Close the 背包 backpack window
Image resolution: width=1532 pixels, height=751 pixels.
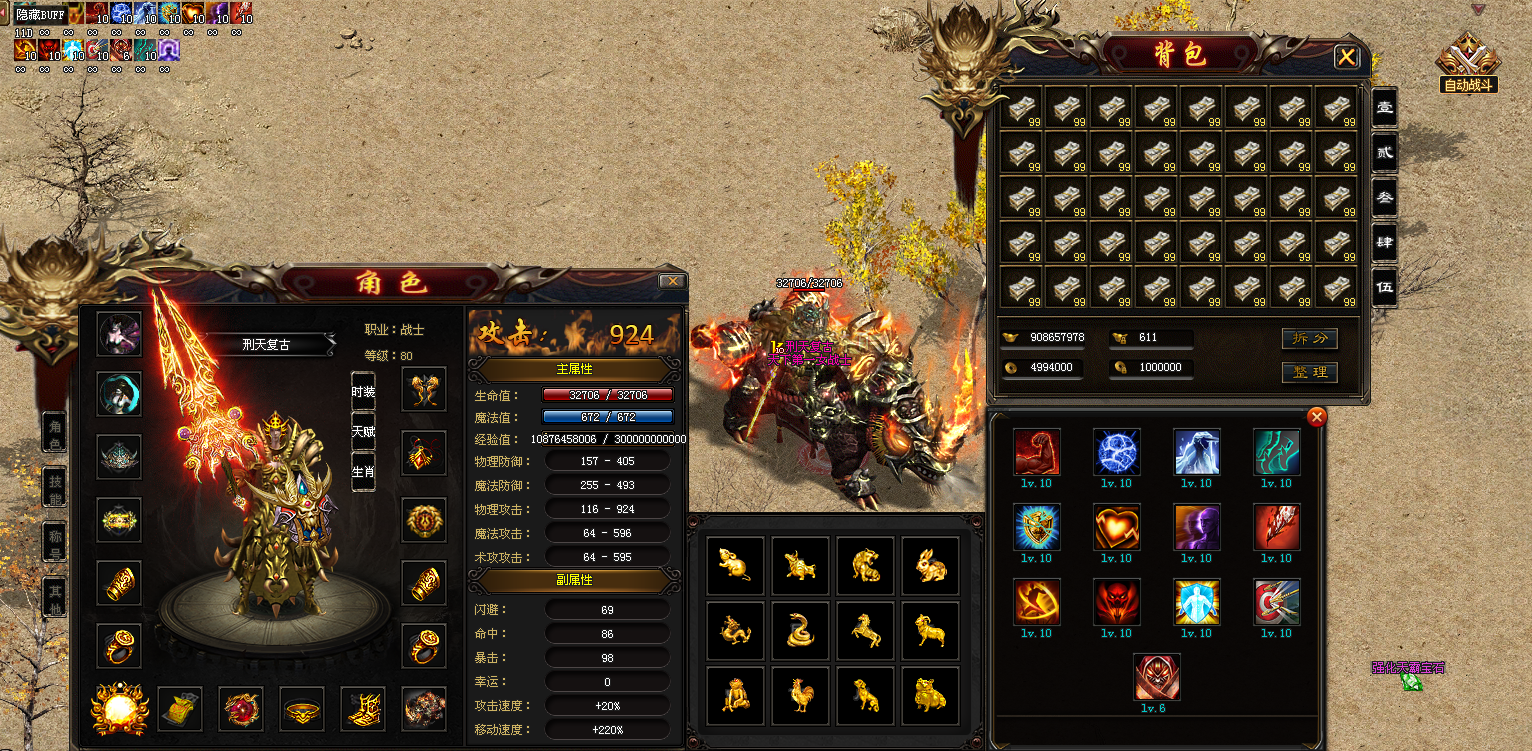(x=1346, y=57)
